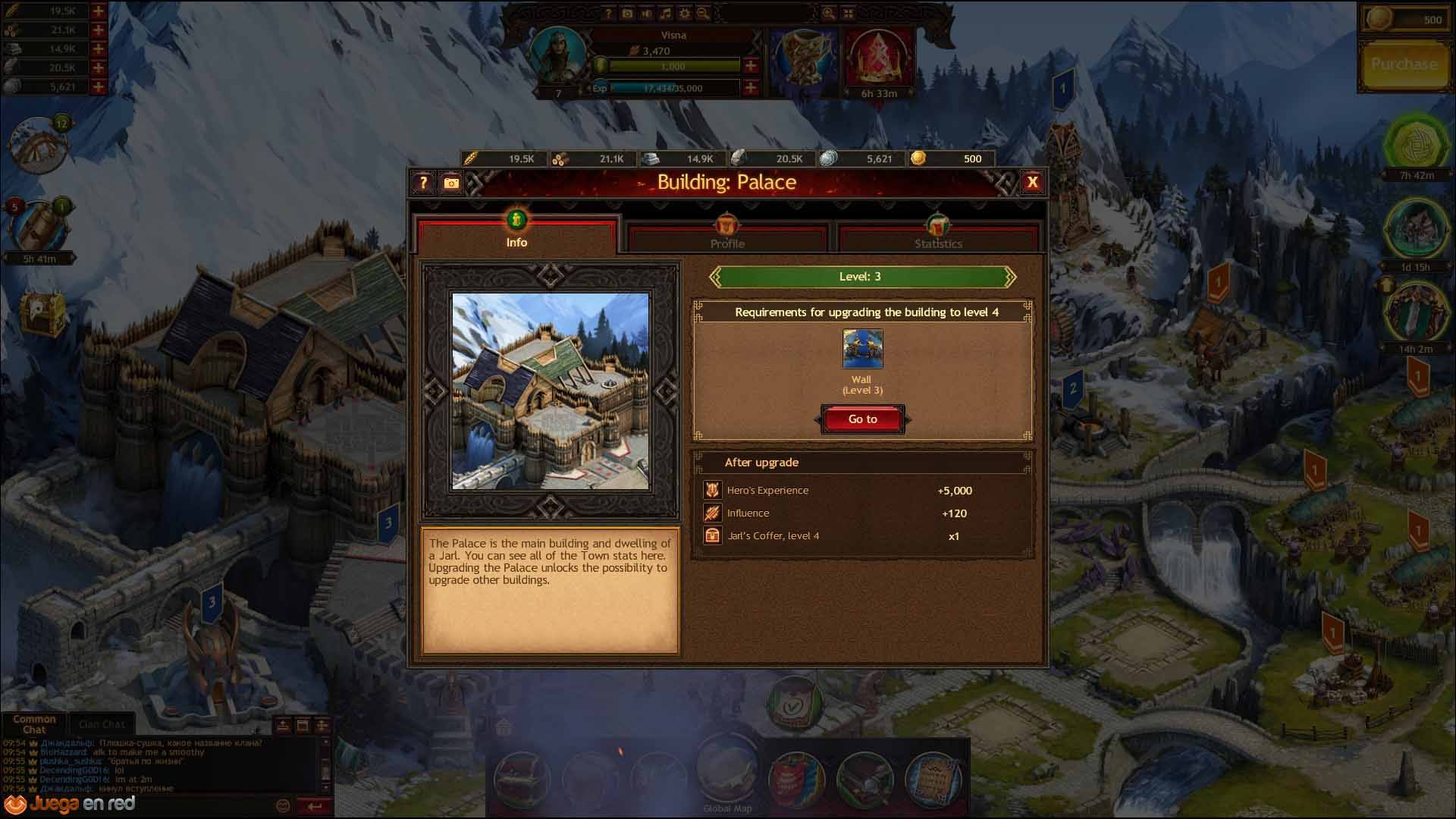This screenshot has height=819, width=1456.
Task: Switch to Clan Chat tab
Action: pos(102,724)
